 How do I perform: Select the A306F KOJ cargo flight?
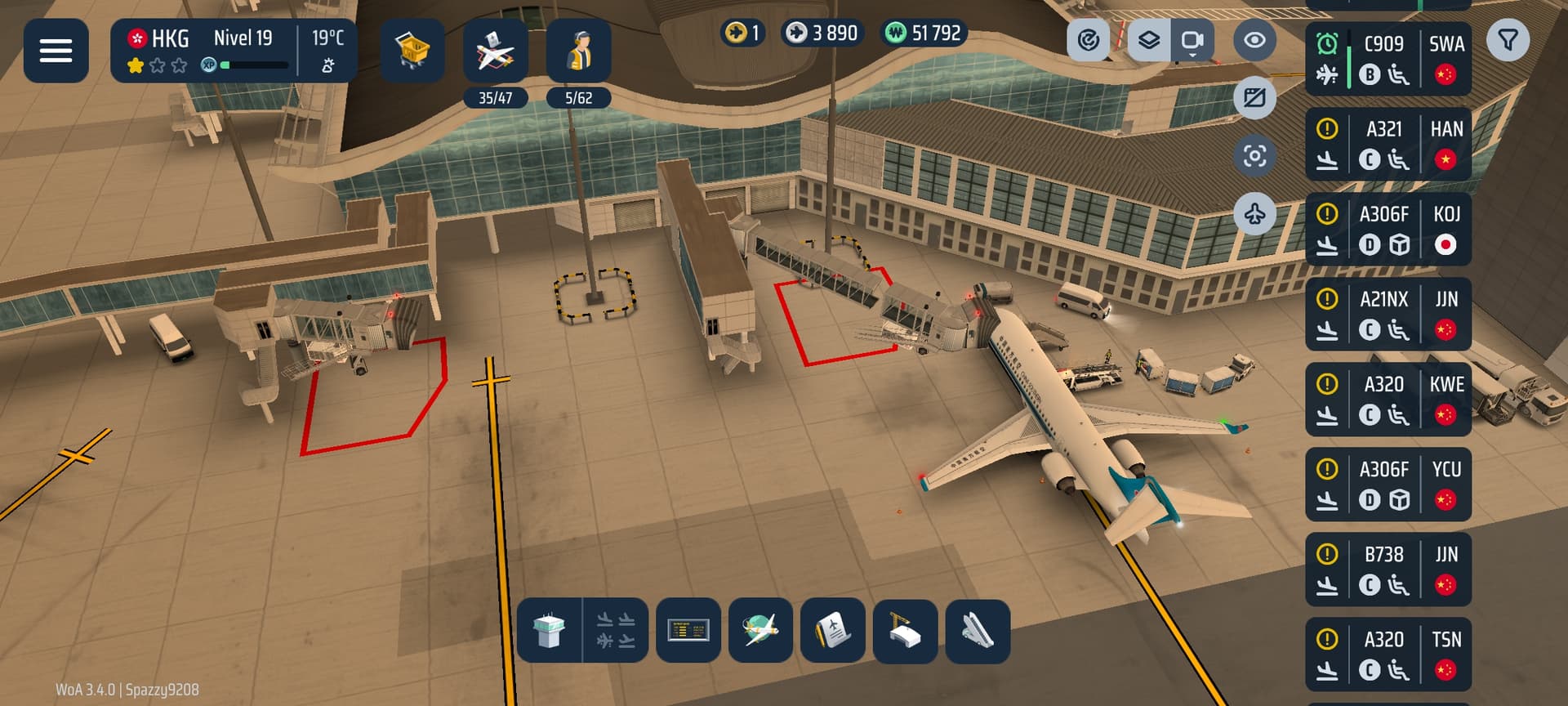[x=1388, y=229]
